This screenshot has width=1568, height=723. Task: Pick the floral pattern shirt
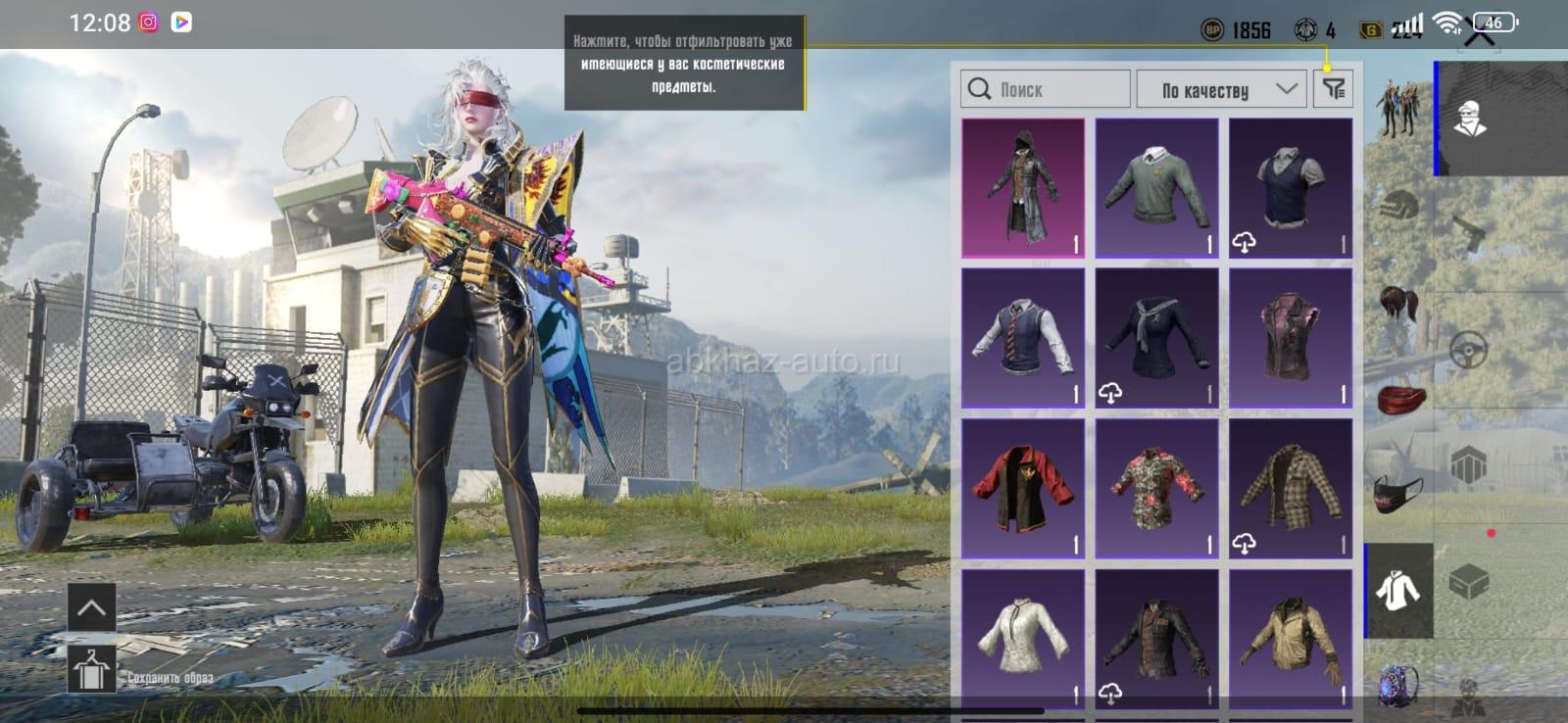tap(1156, 488)
